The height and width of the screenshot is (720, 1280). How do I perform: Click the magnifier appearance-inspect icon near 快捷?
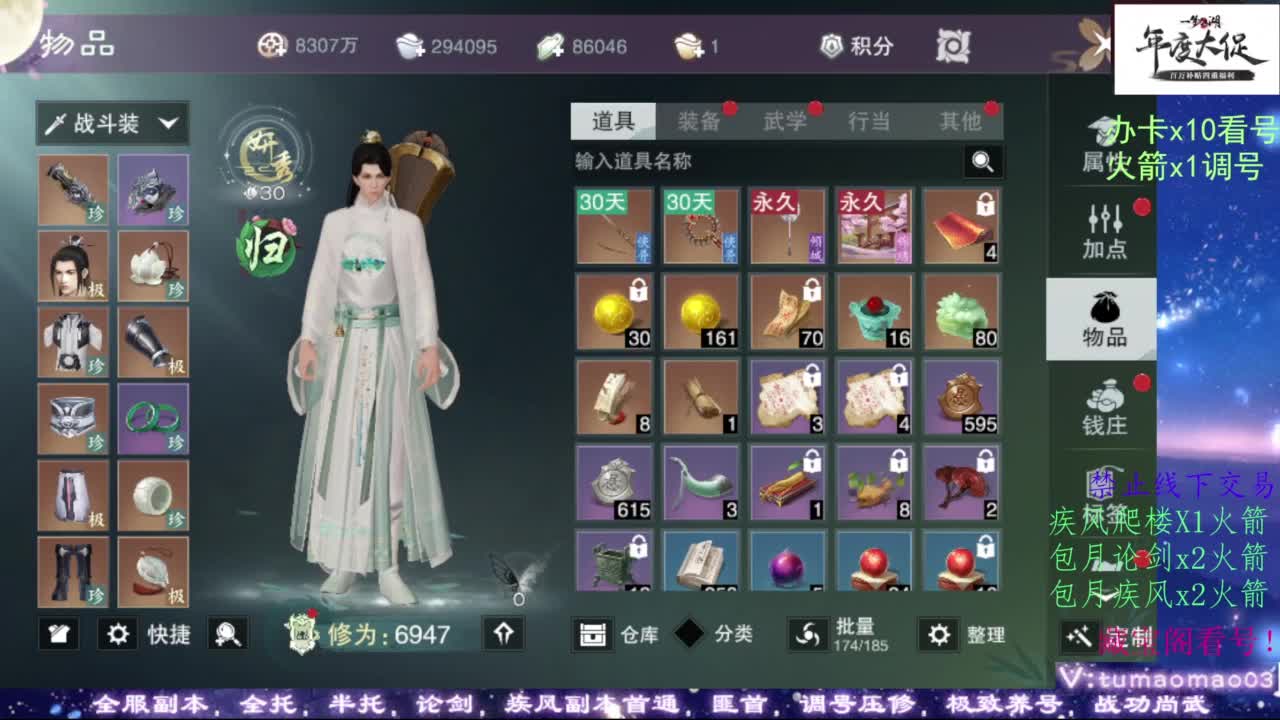click(230, 634)
